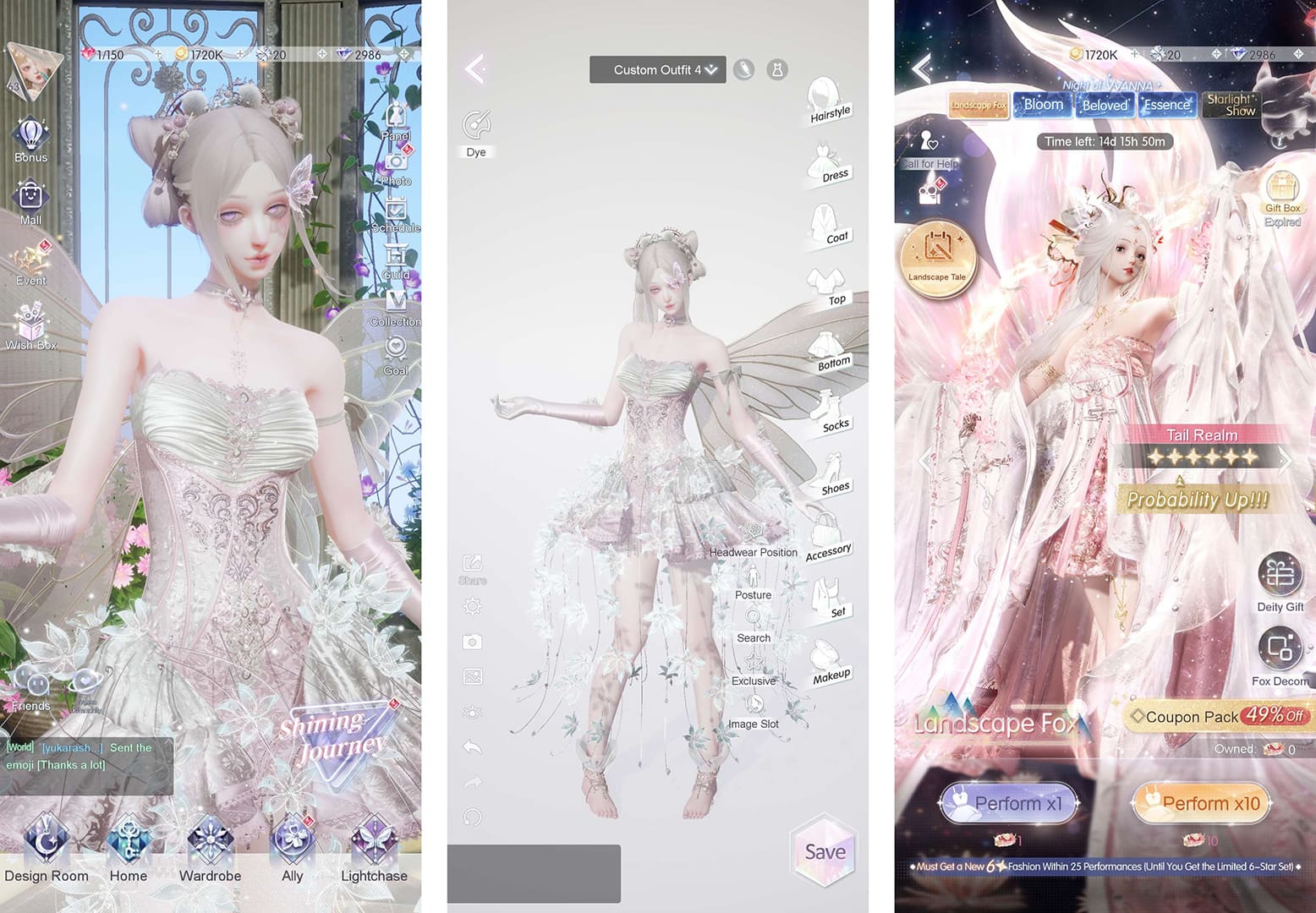Tap Perform x10
This screenshot has height=913, width=1316.
(1200, 804)
